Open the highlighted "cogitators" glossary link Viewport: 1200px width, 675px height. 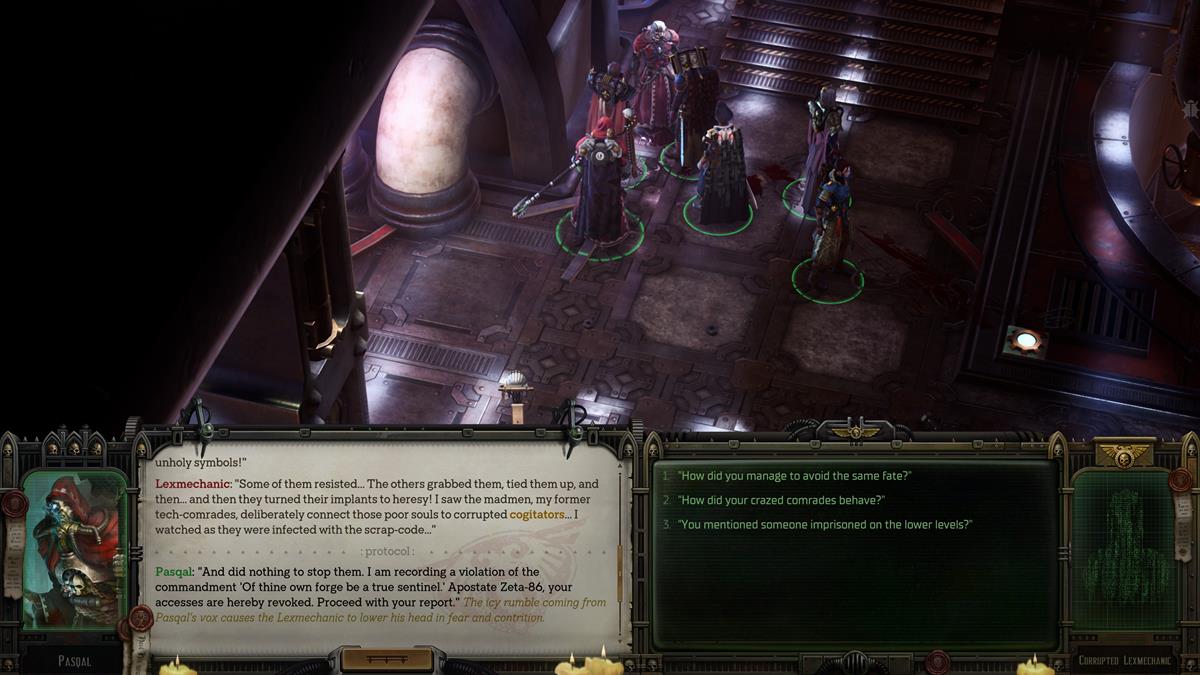tap(539, 514)
